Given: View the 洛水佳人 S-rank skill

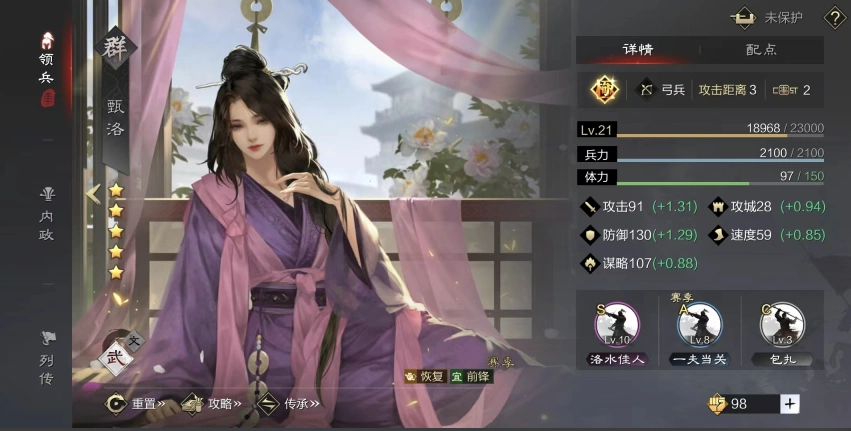Looking at the screenshot, I should click(617, 329).
